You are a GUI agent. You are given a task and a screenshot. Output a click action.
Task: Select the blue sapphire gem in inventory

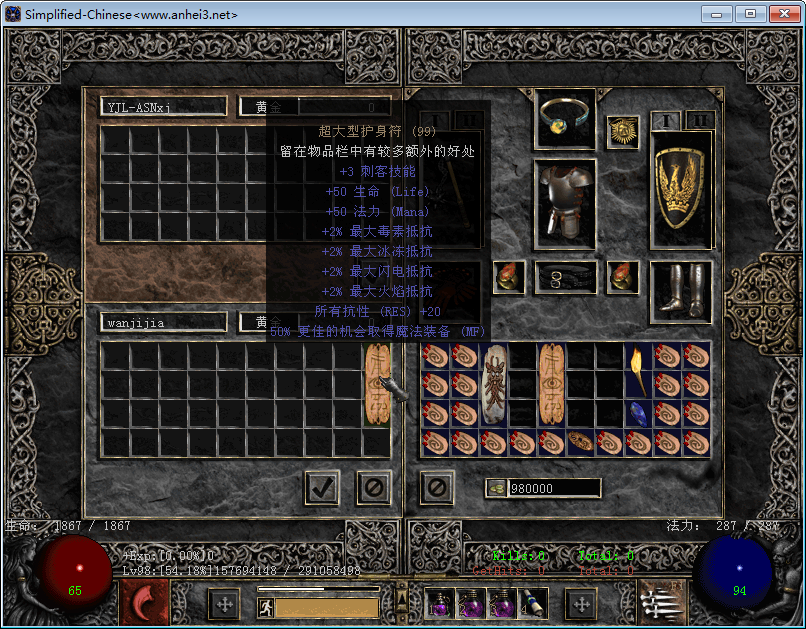637,412
